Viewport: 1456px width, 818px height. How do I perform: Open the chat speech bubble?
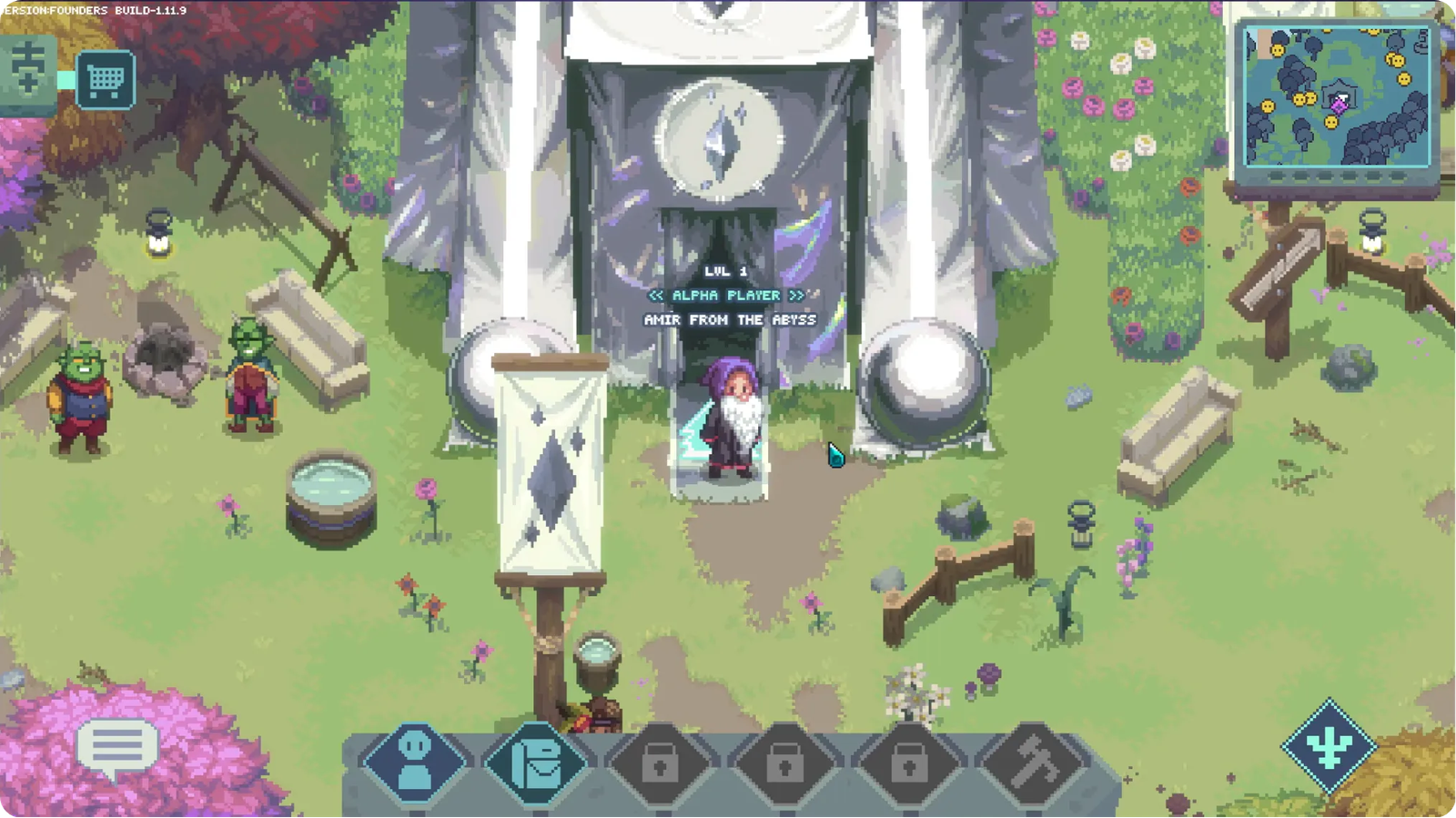coord(117,749)
